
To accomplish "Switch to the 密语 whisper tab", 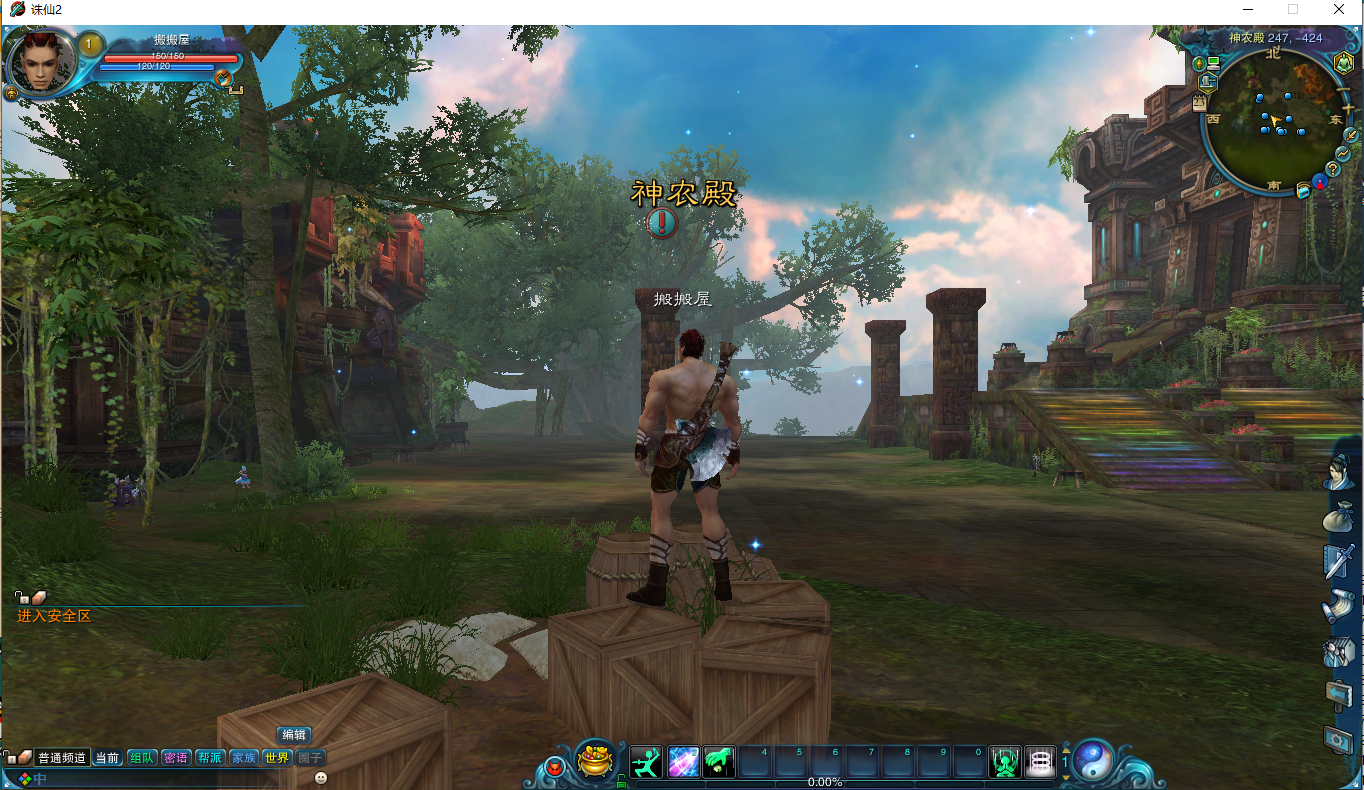I will pos(175,758).
